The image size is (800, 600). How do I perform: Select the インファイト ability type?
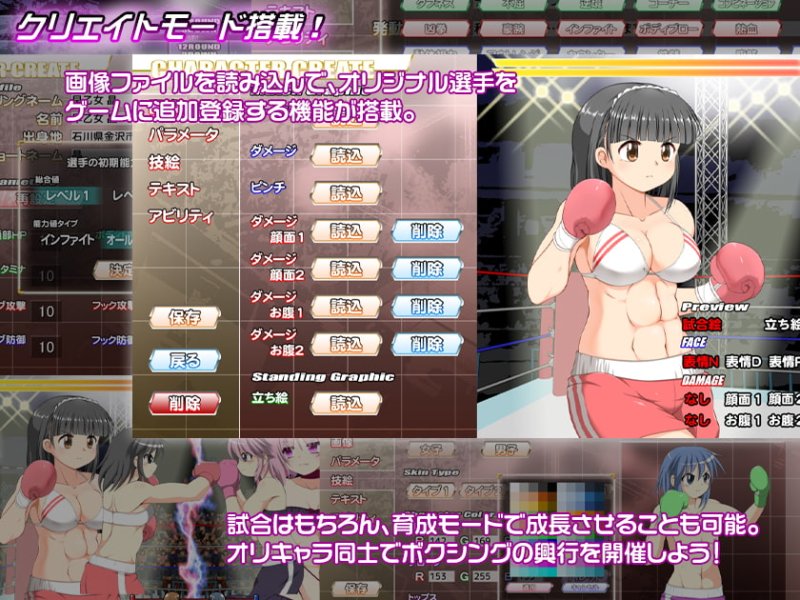(70, 240)
